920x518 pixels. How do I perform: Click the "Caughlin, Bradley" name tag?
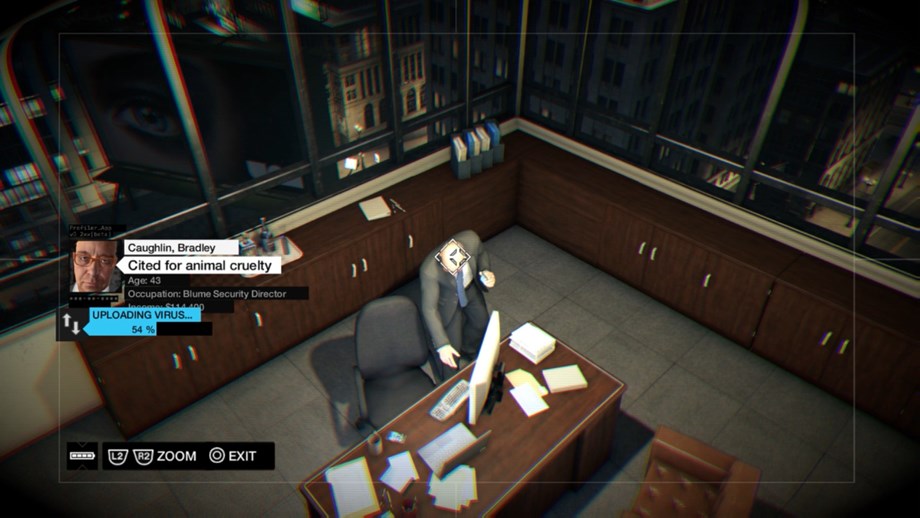(x=182, y=247)
